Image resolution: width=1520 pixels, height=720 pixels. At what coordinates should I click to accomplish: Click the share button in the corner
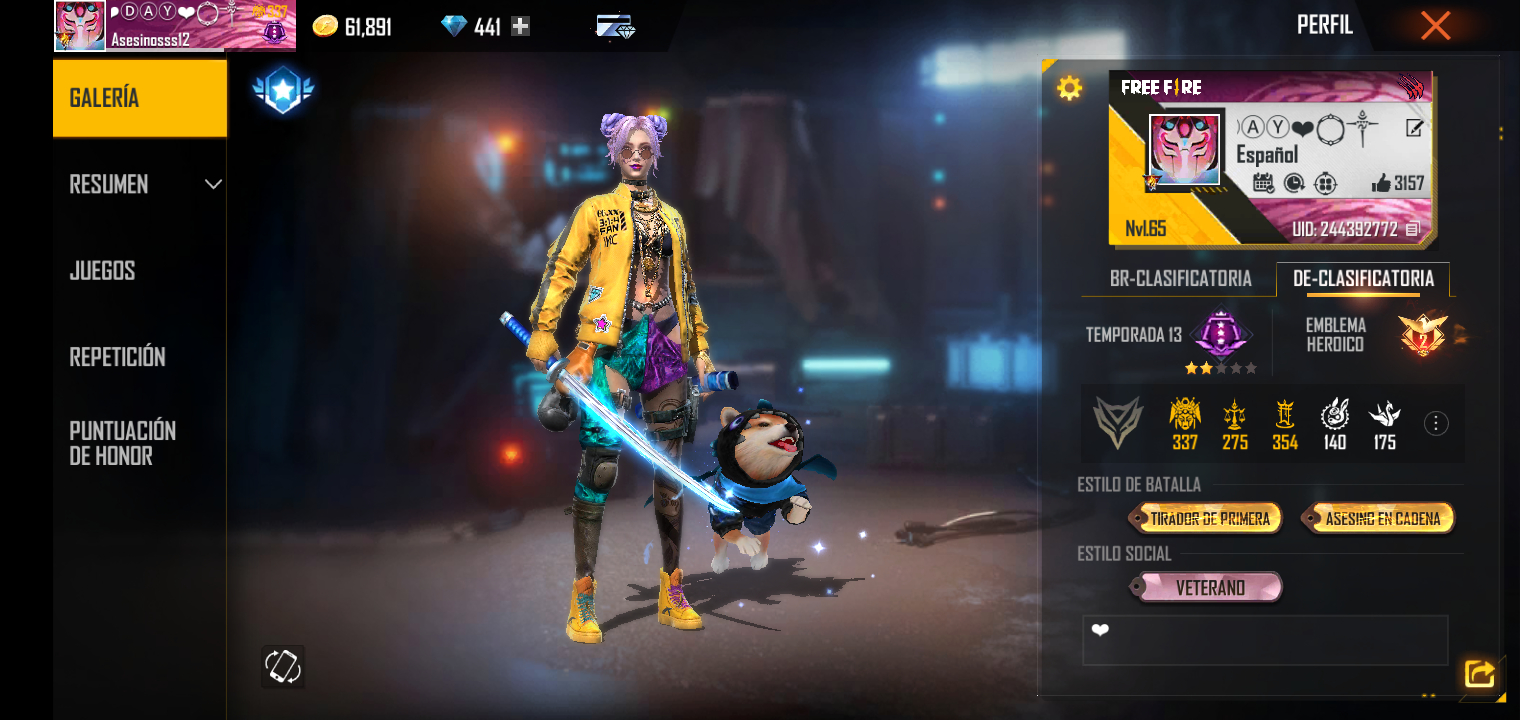1479,673
